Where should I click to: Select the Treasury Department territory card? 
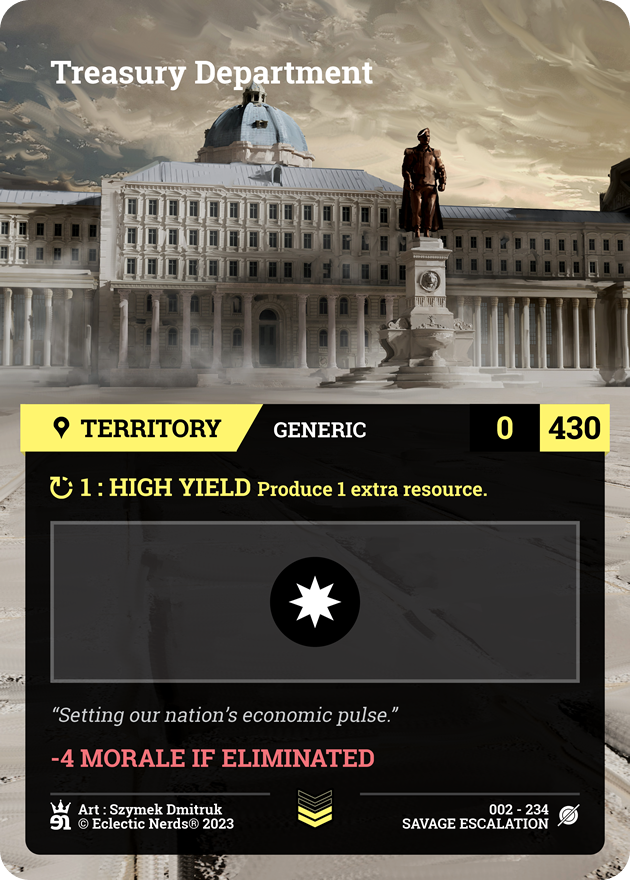coord(315,440)
